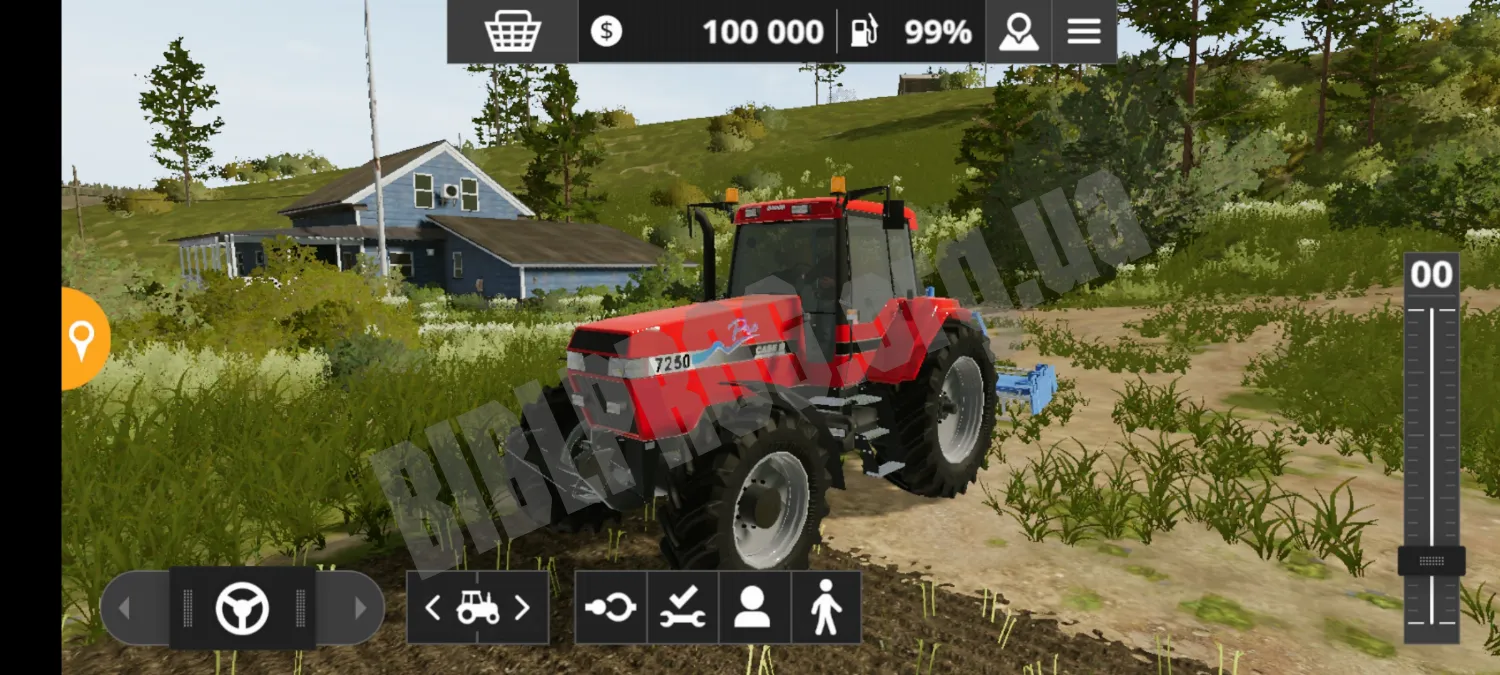Hire an AI worker helper
The image size is (1500, 675).
[x=754, y=608]
